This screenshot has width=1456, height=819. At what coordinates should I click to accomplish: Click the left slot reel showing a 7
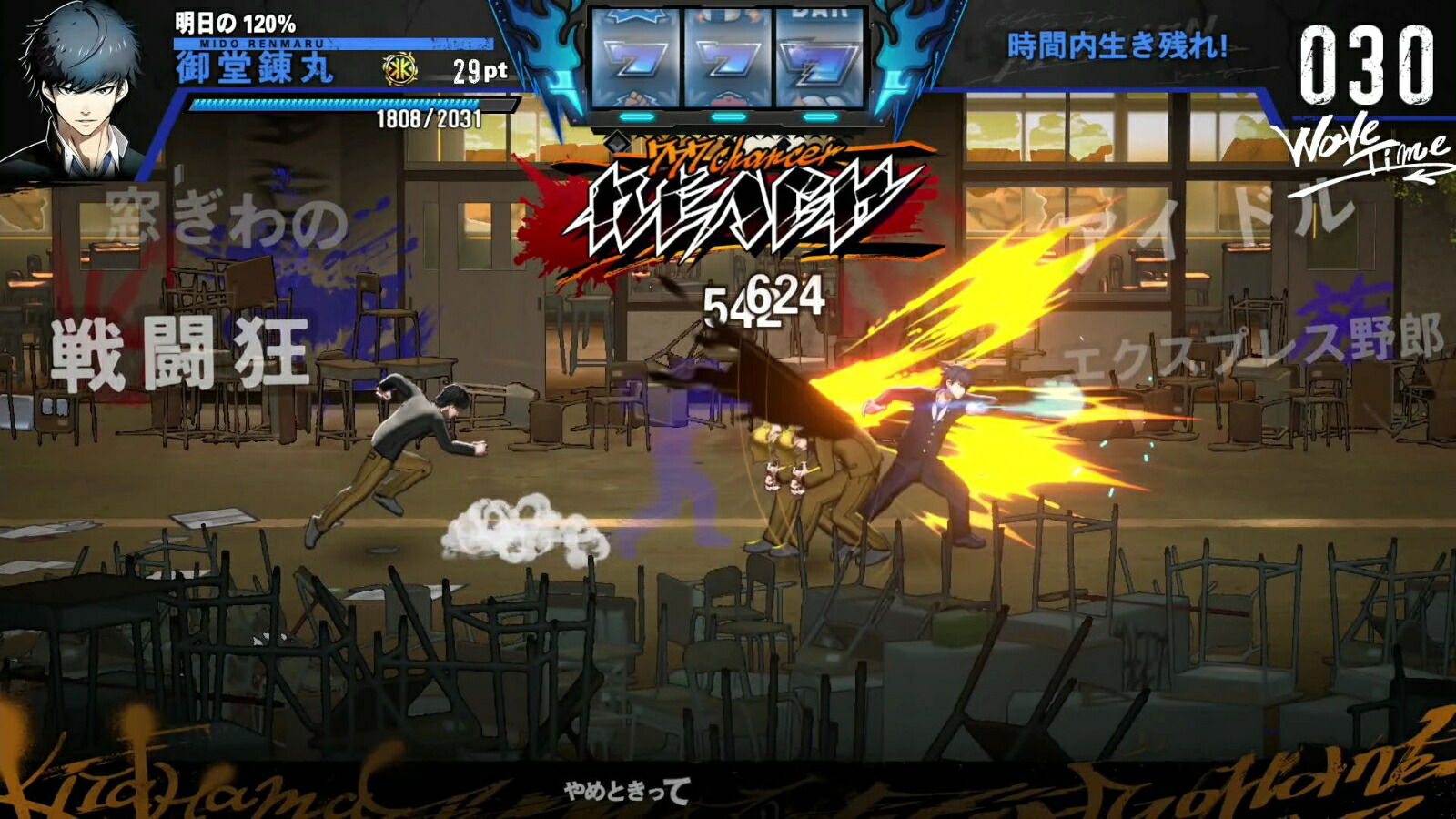tap(637, 59)
